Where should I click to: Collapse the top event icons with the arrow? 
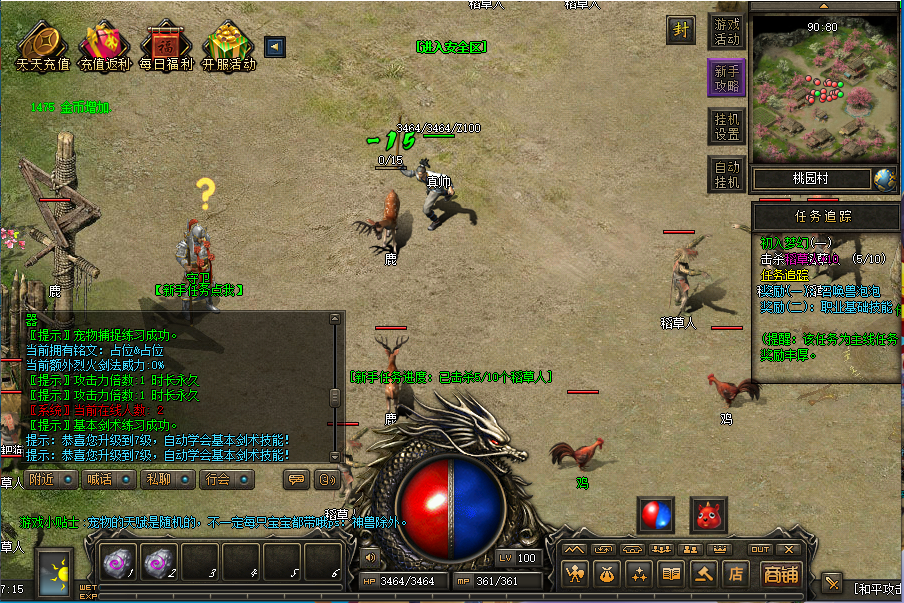coord(274,46)
